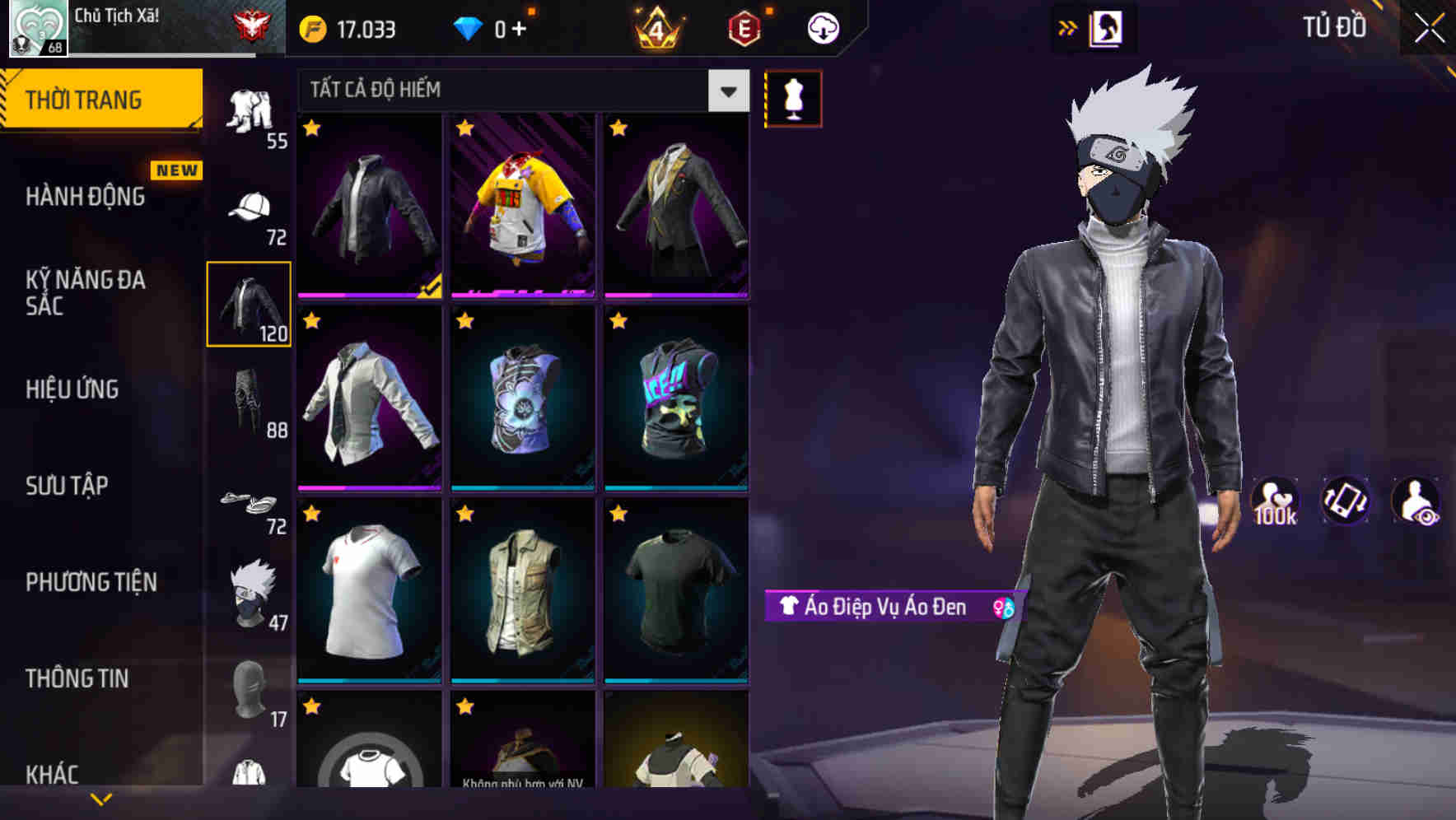The height and width of the screenshot is (820, 1456).
Task: Open the mannequin display icon beside the filter
Action: [793, 98]
